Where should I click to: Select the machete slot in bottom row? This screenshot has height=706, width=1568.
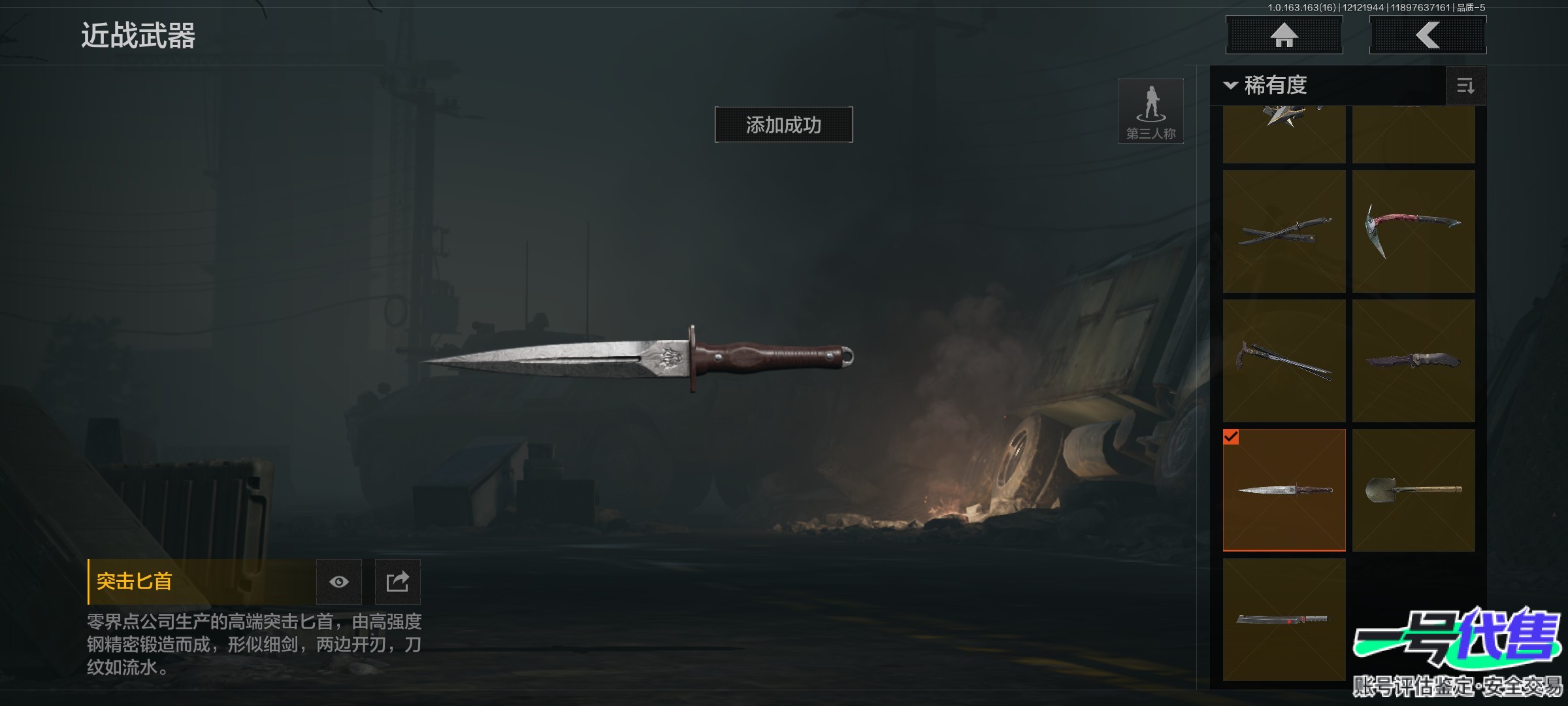click(x=1284, y=619)
